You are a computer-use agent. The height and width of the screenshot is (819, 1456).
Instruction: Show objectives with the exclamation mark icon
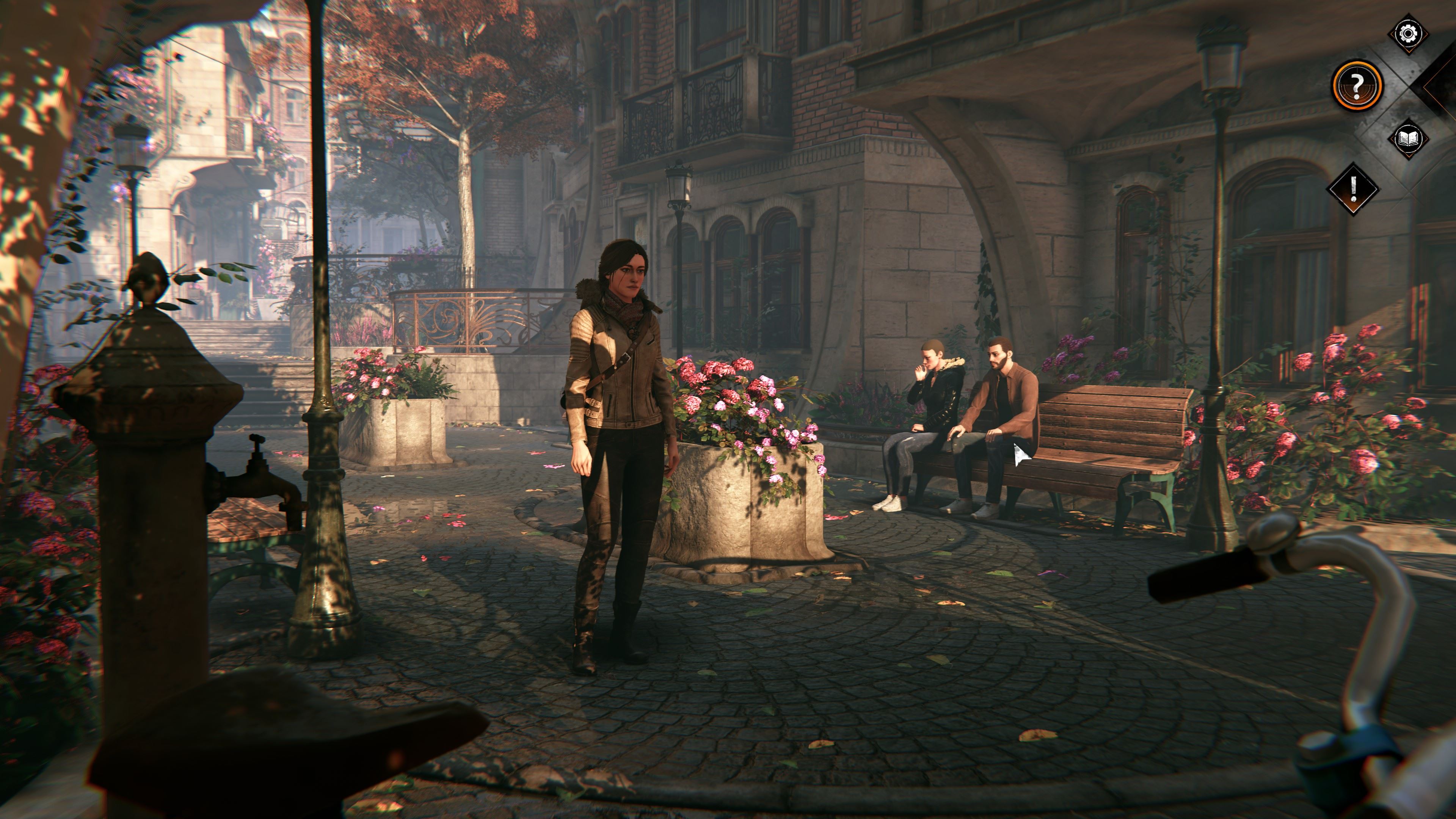1354,189
